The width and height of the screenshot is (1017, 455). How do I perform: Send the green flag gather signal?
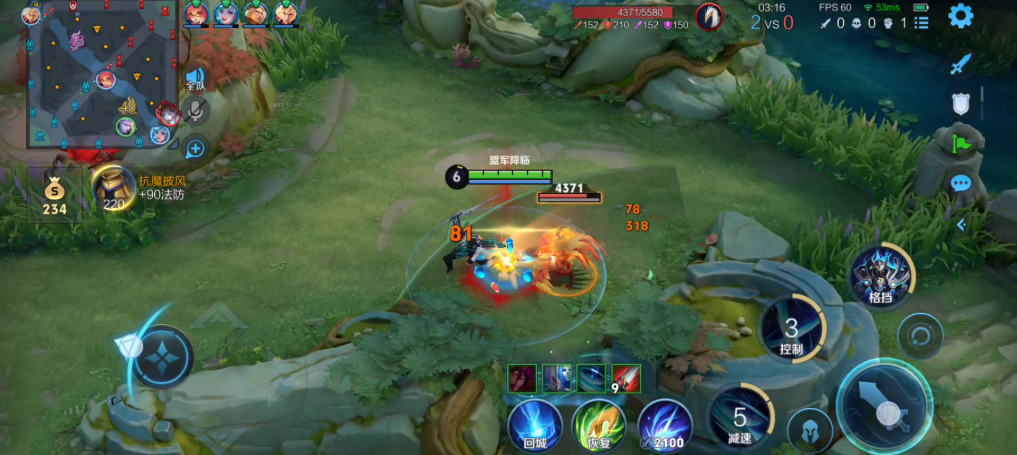pos(961,144)
